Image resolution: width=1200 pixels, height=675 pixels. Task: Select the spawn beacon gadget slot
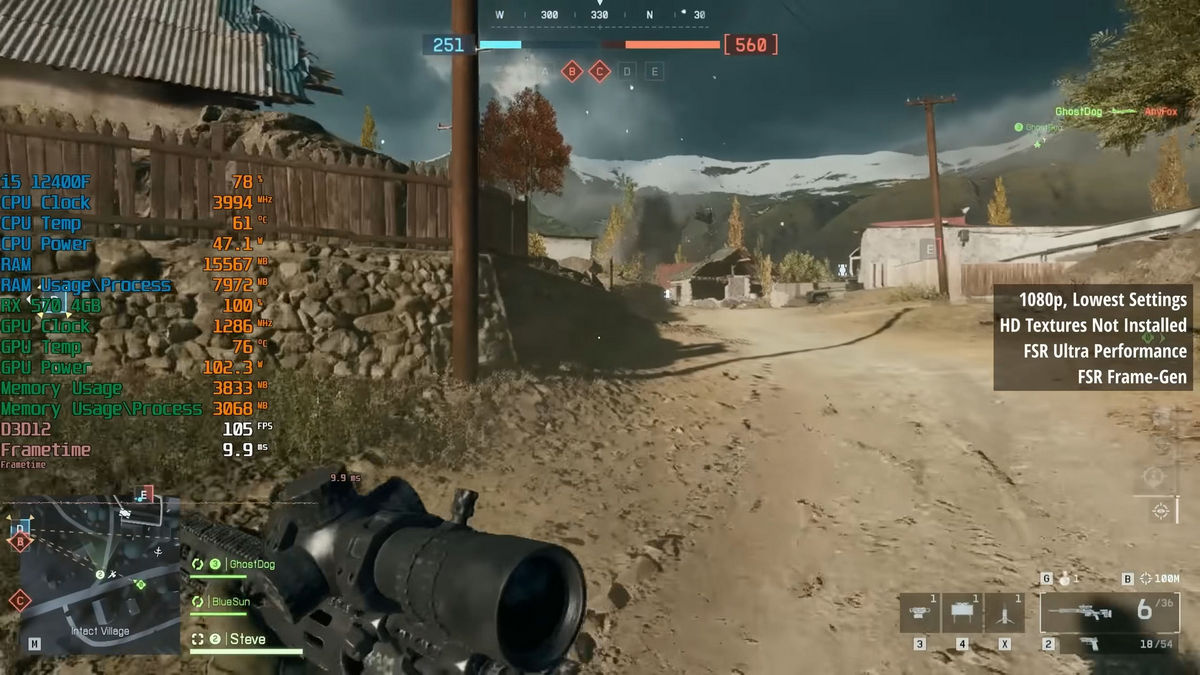1004,612
